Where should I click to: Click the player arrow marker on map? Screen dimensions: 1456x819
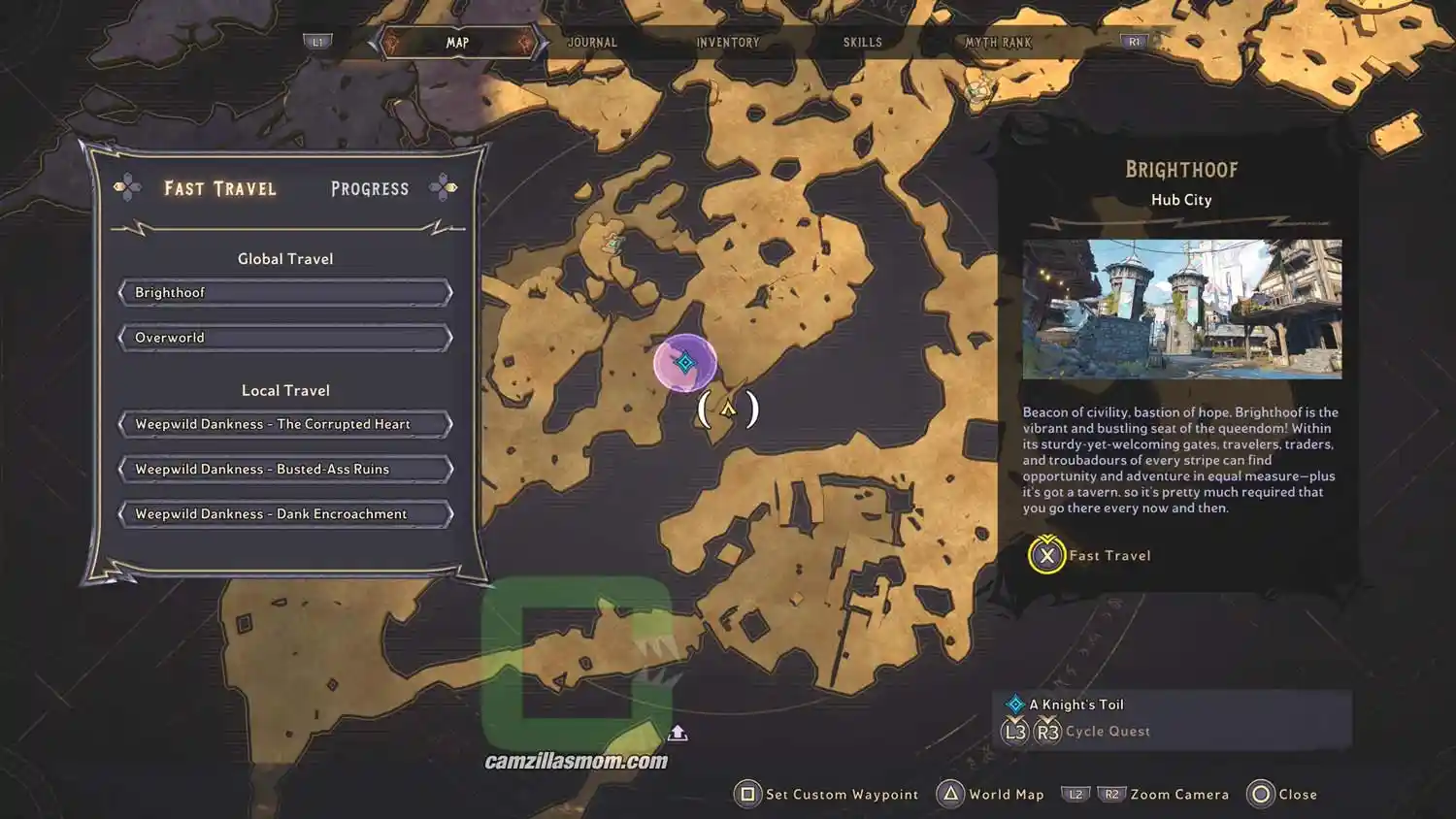[728, 409]
